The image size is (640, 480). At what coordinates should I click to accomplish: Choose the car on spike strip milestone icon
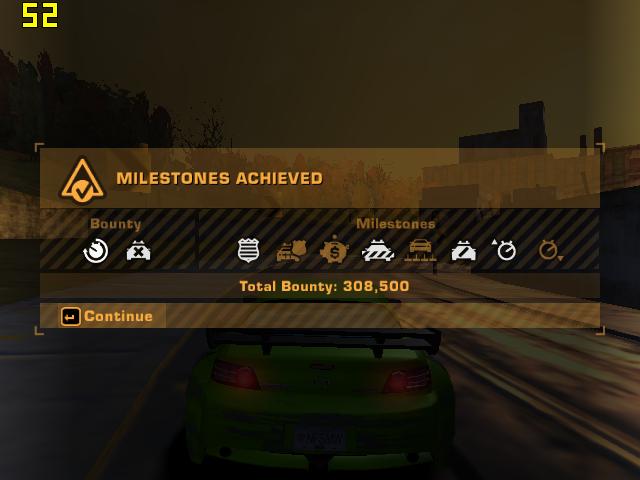[420, 250]
